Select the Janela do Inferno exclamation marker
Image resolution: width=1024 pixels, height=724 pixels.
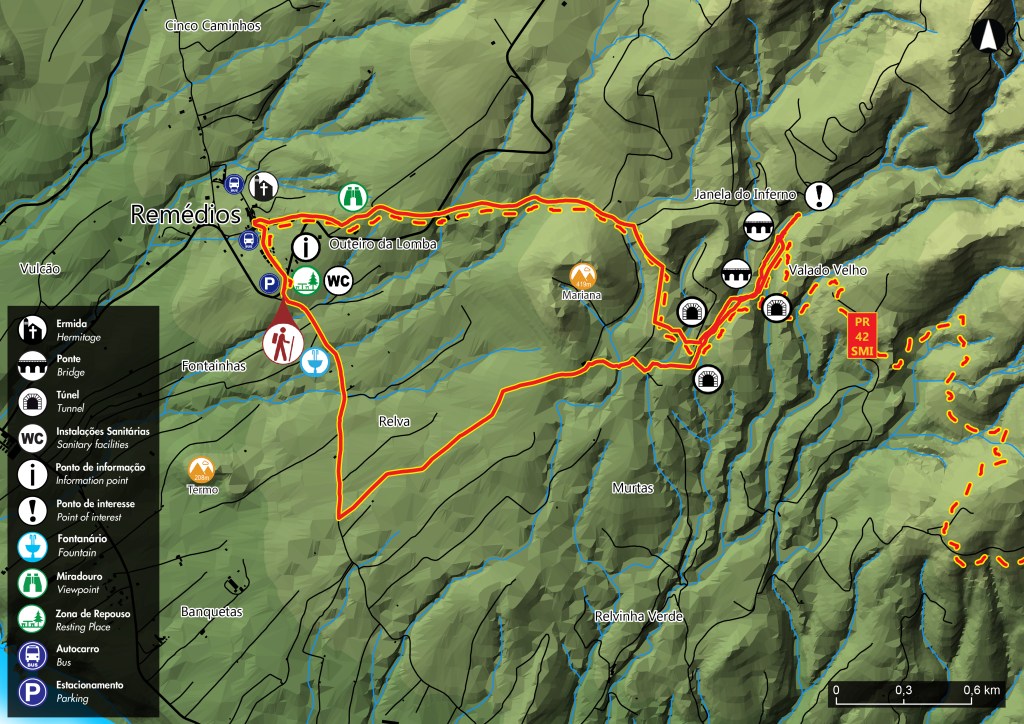[819, 195]
